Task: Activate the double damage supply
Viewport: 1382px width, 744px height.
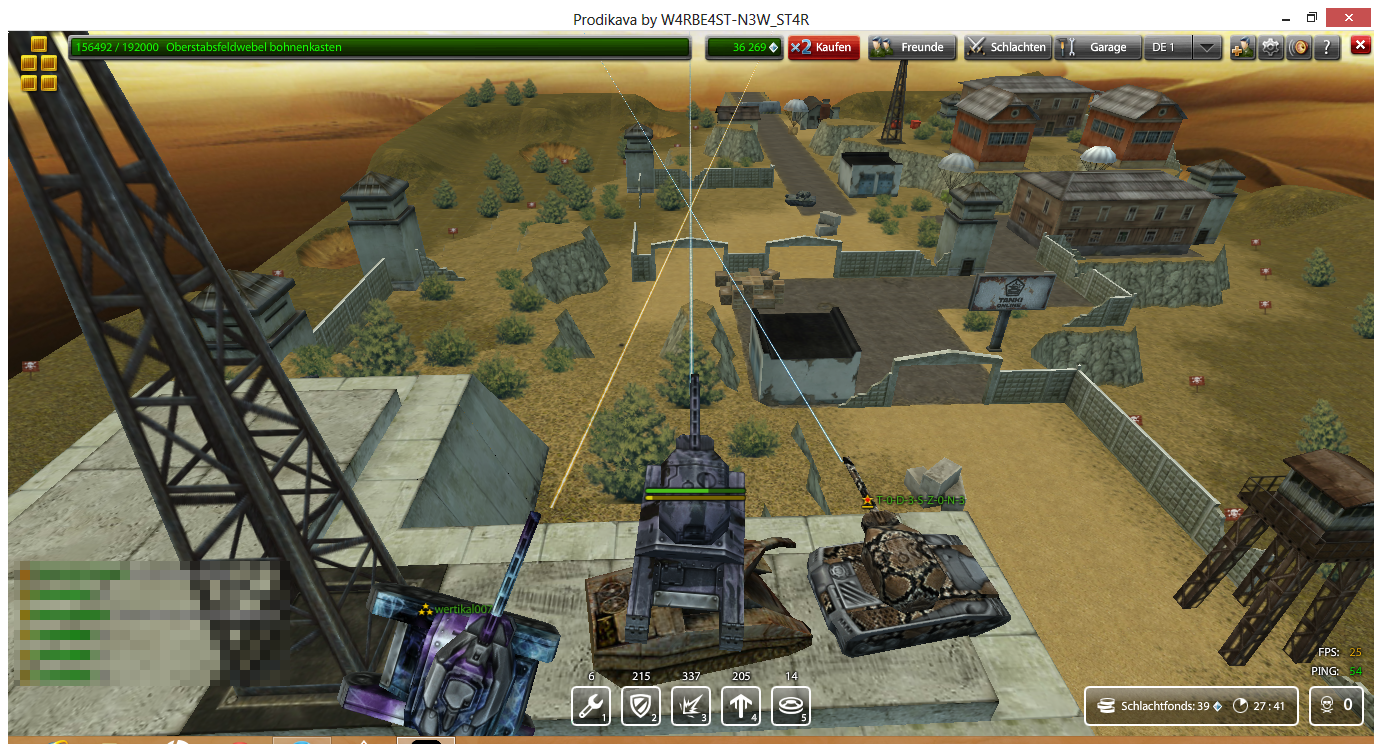Action: [x=691, y=705]
